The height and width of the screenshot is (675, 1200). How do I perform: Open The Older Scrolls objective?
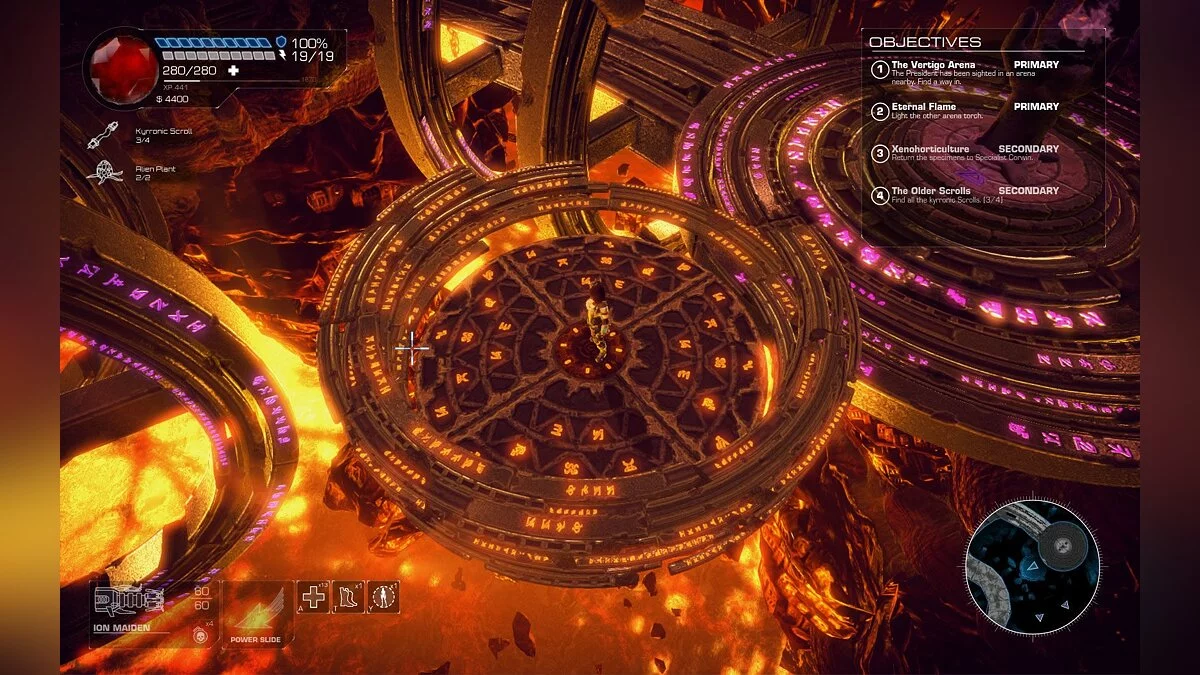pyautogui.click(x=932, y=191)
